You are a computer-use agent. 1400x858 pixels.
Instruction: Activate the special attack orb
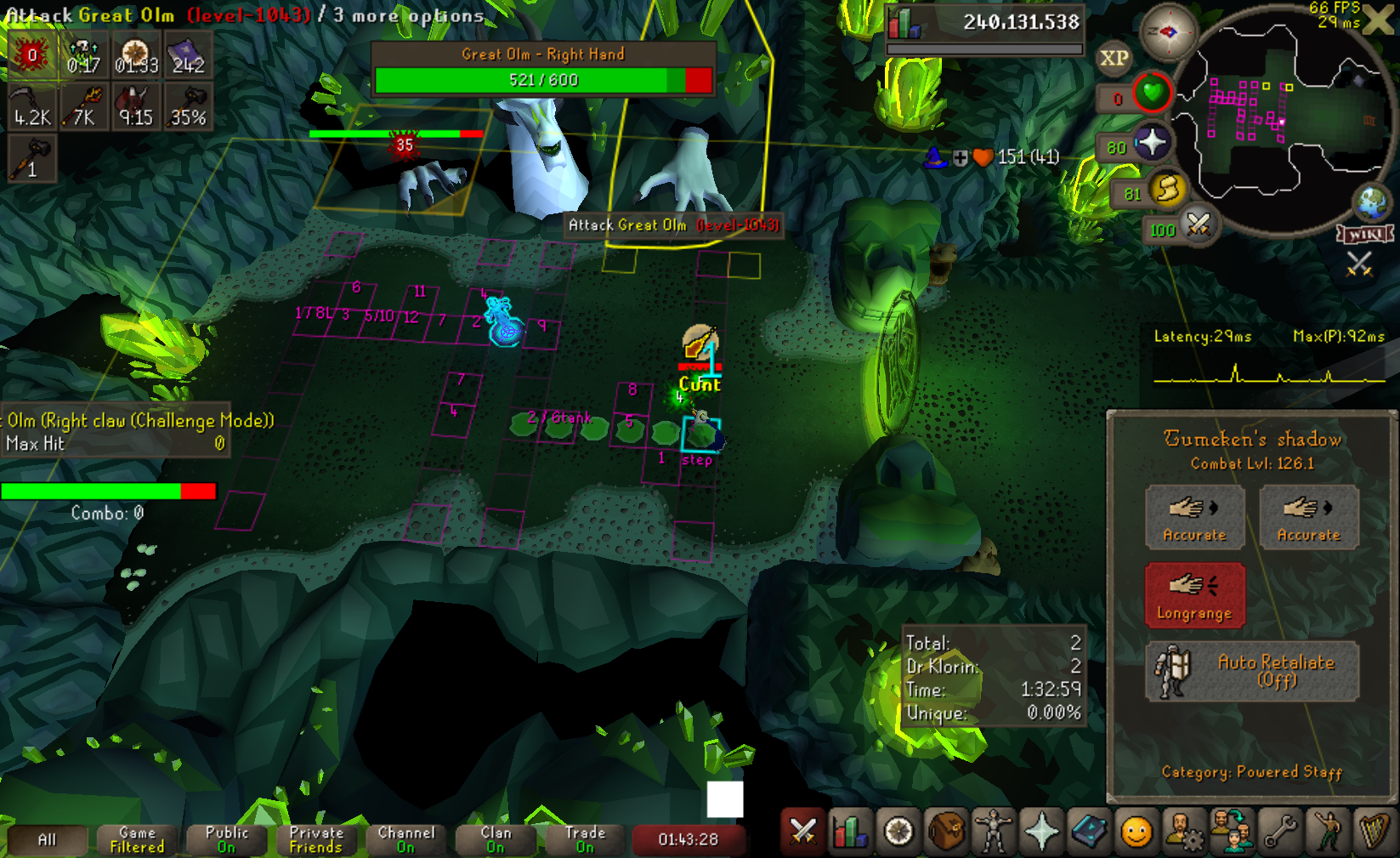[x=1199, y=225]
